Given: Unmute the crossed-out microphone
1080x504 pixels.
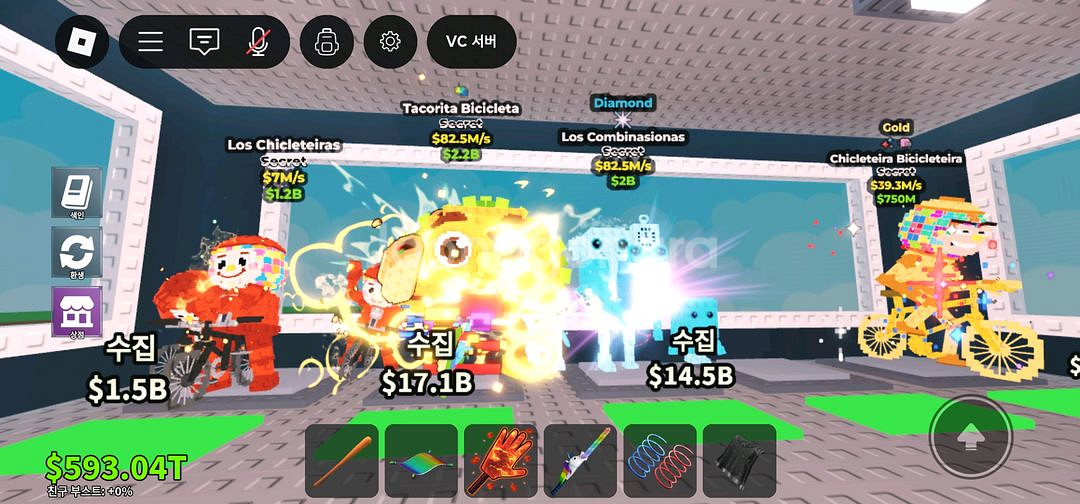Looking at the screenshot, I should (x=258, y=42).
